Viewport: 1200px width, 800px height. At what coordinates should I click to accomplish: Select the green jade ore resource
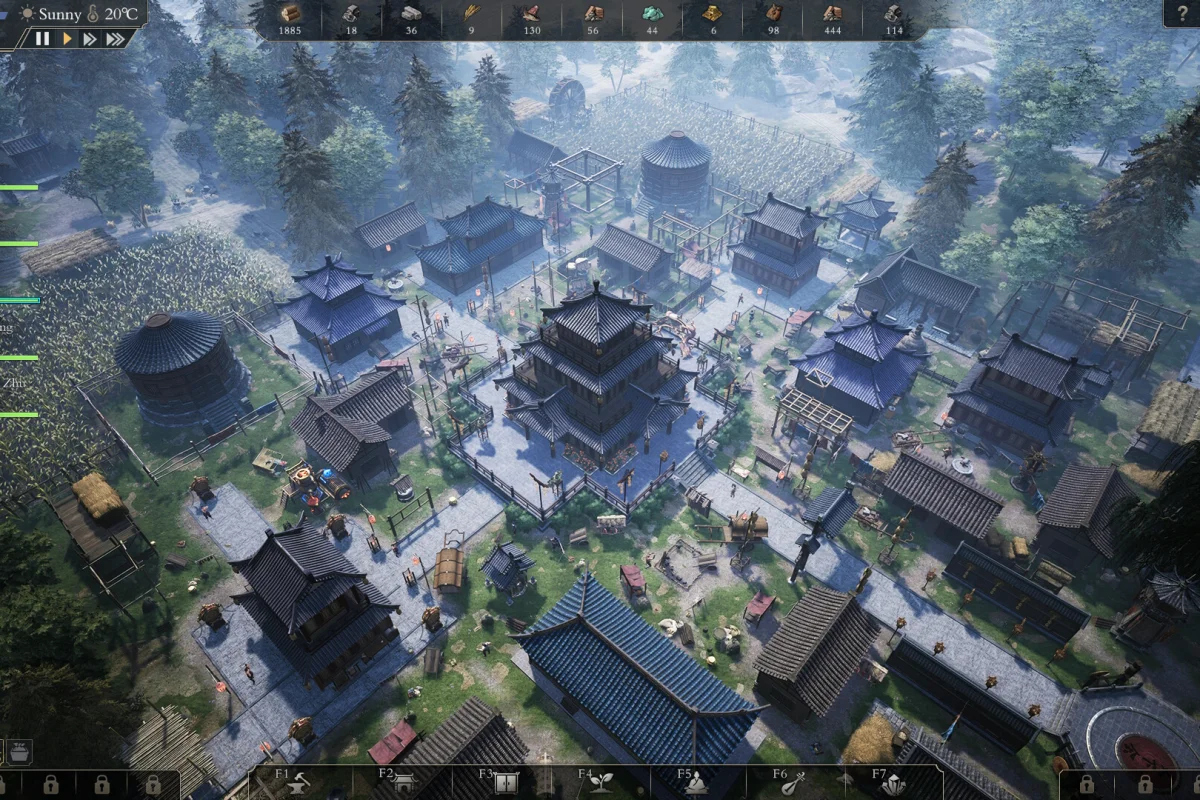(652, 13)
